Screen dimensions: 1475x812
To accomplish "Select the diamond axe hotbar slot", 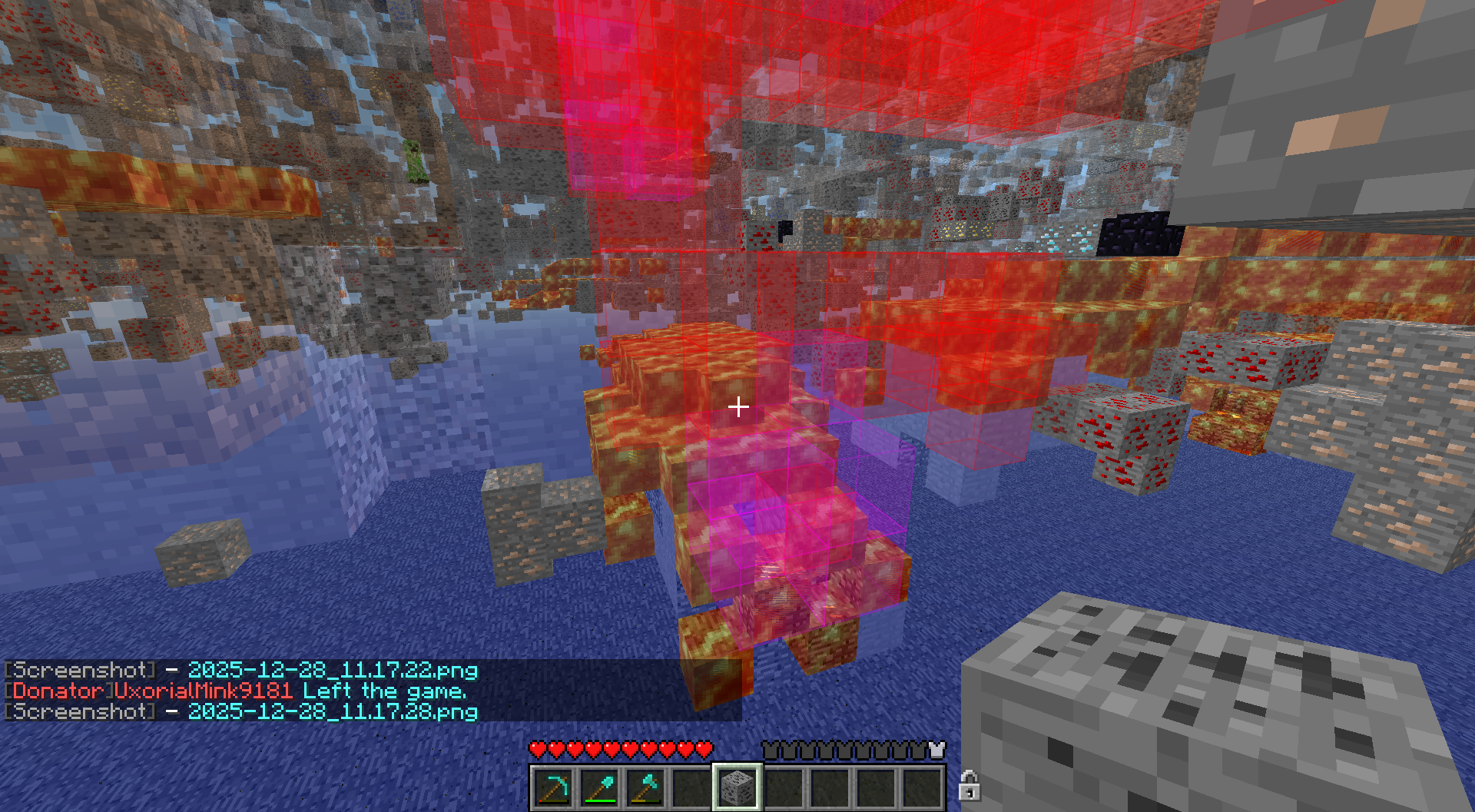I will (645, 787).
